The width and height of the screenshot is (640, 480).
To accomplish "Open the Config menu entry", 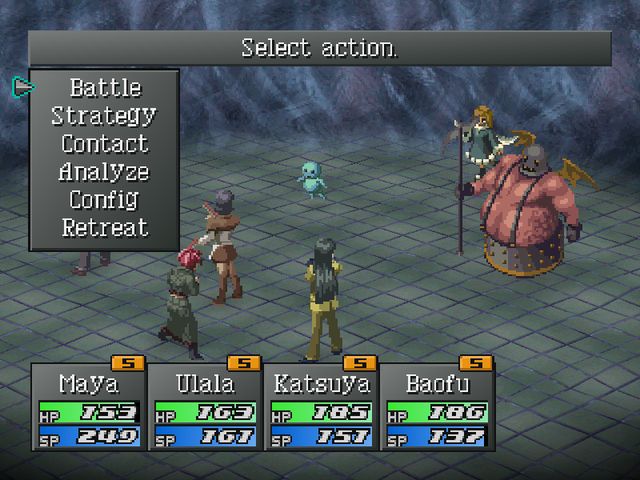I will [104, 200].
